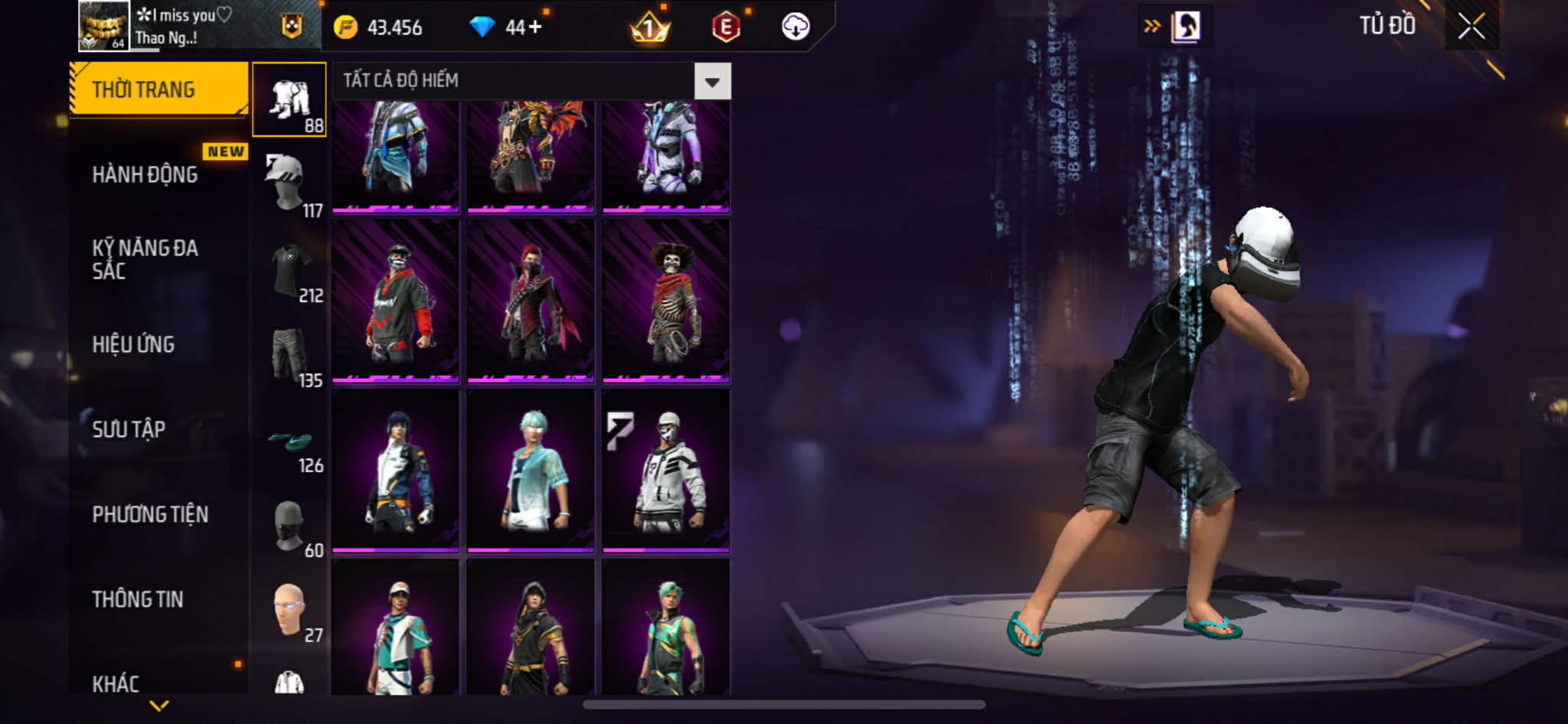The width and height of the screenshot is (1568, 724).
Task: Switch to the Phương Tiện tab
Action: (150, 514)
